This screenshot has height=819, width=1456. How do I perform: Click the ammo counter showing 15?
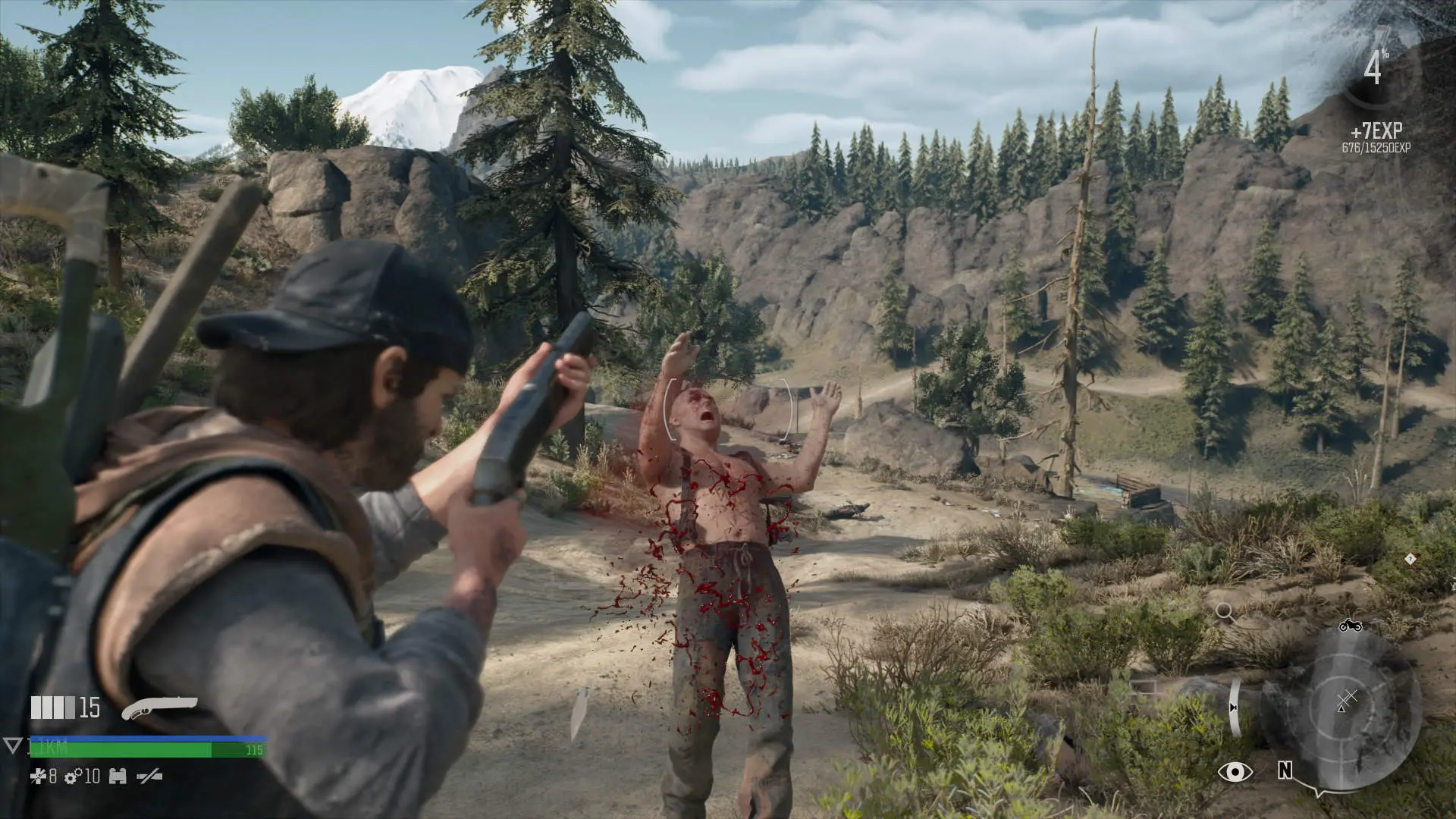pos(89,708)
